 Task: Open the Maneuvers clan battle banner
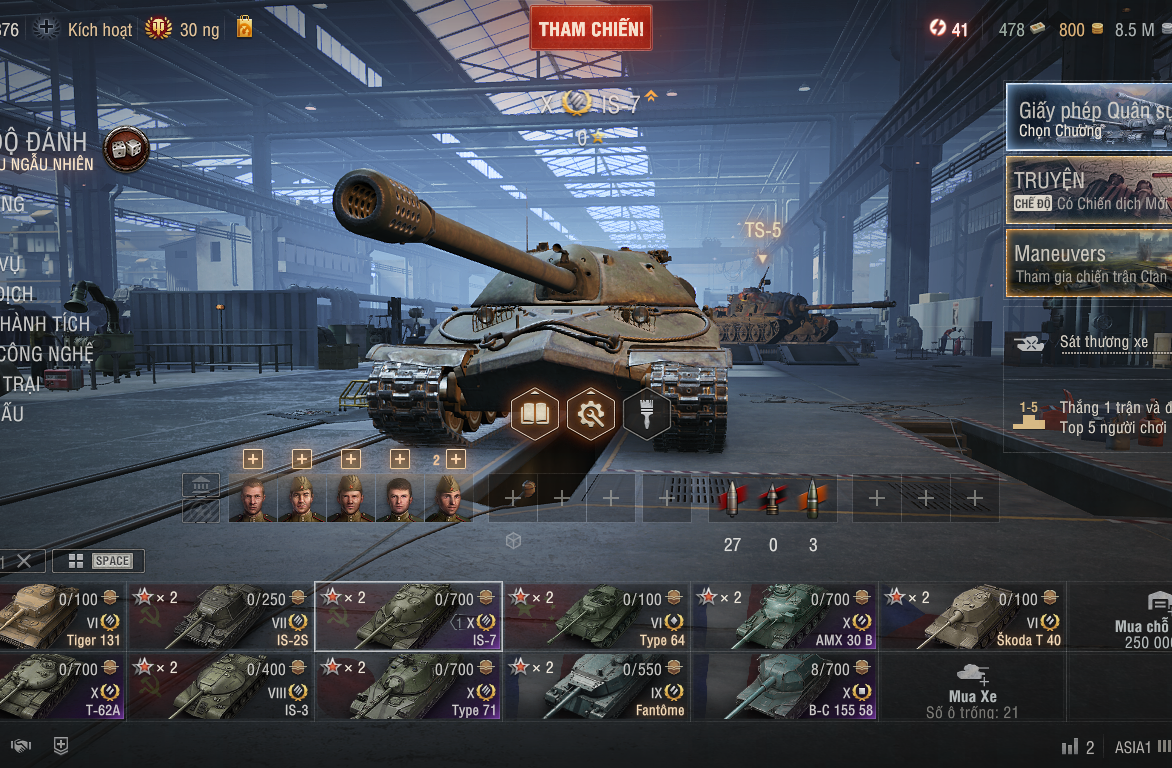[1090, 263]
